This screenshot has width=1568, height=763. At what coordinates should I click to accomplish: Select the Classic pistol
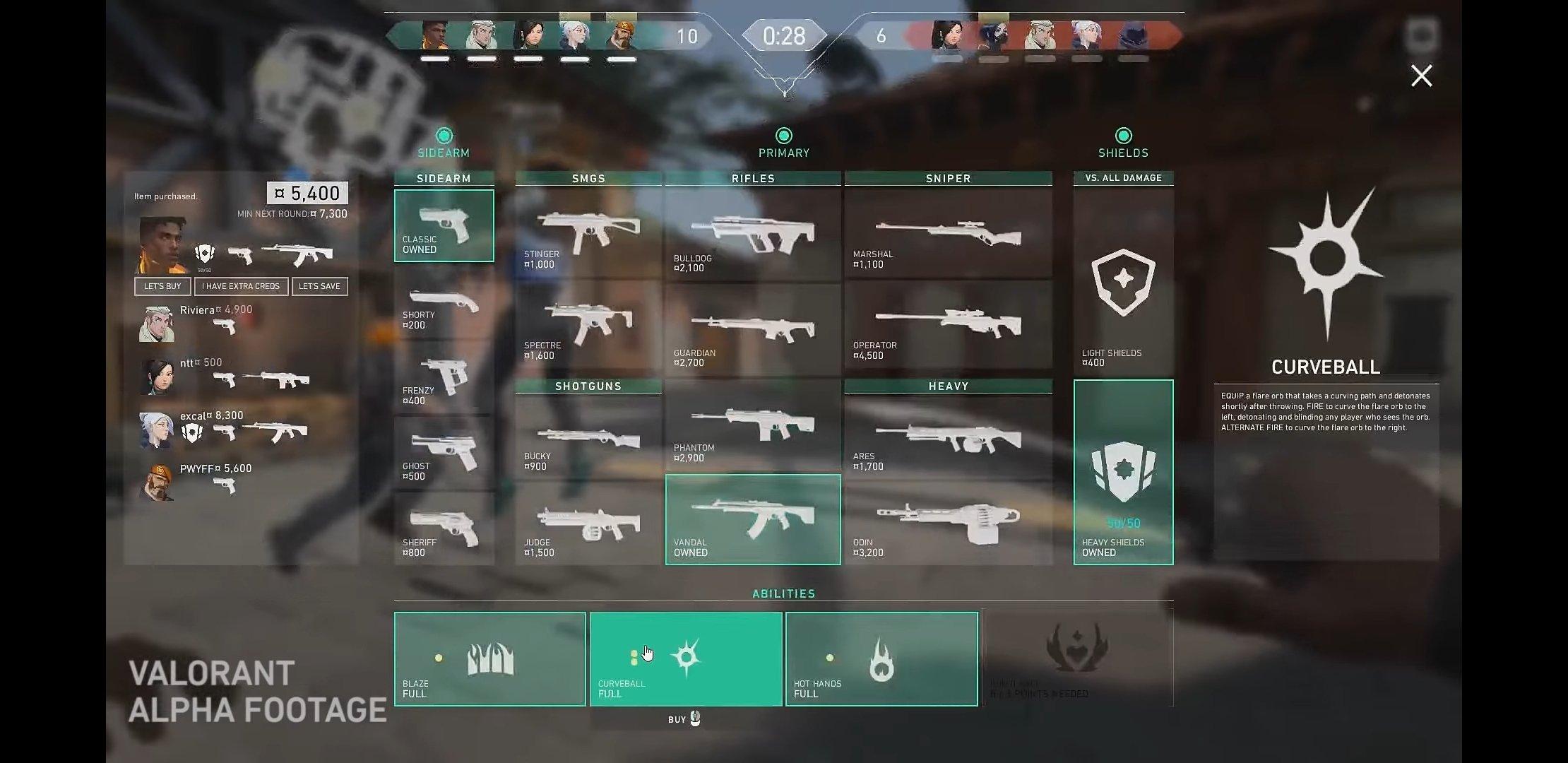pyautogui.click(x=444, y=224)
